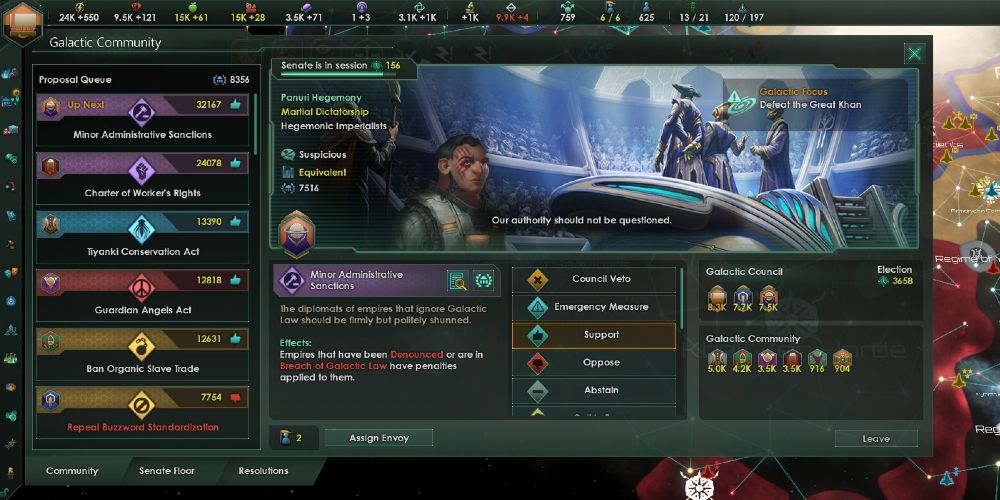1000x500 pixels.
Task: Assign Envoy to the Galactic Community
Action: click(x=378, y=437)
